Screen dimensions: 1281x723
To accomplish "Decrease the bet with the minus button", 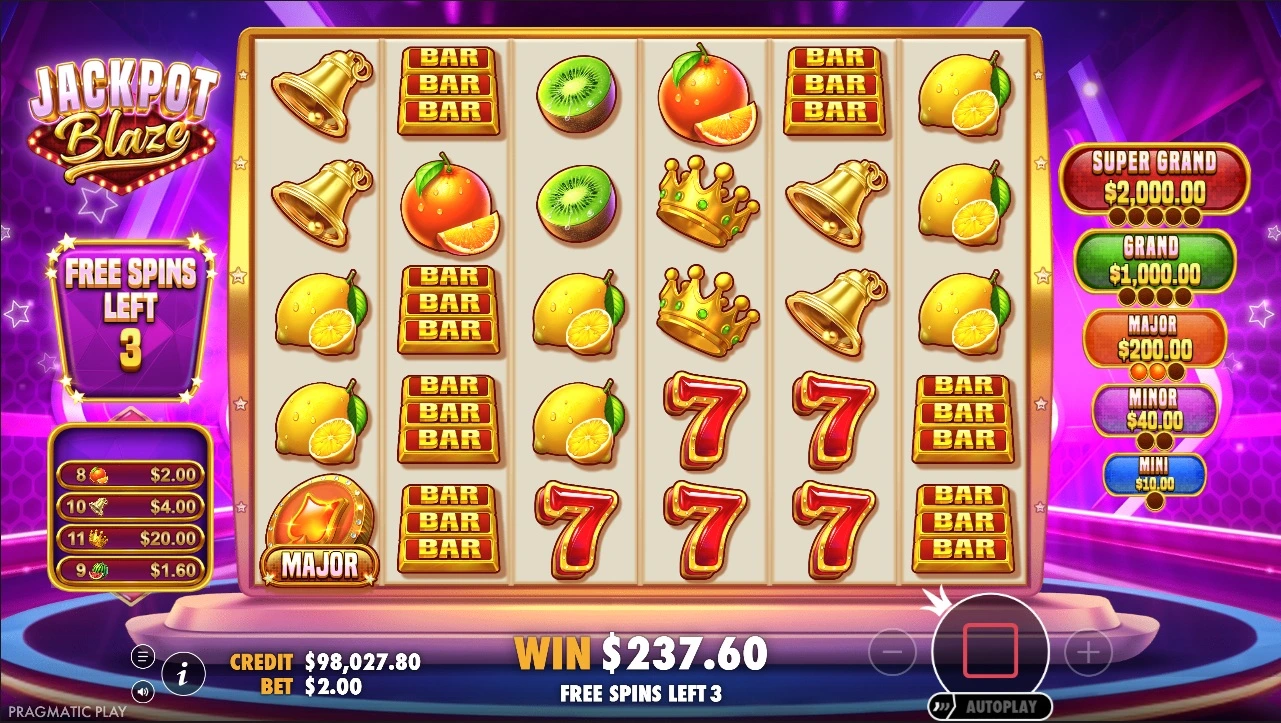I will pos(892,653).
